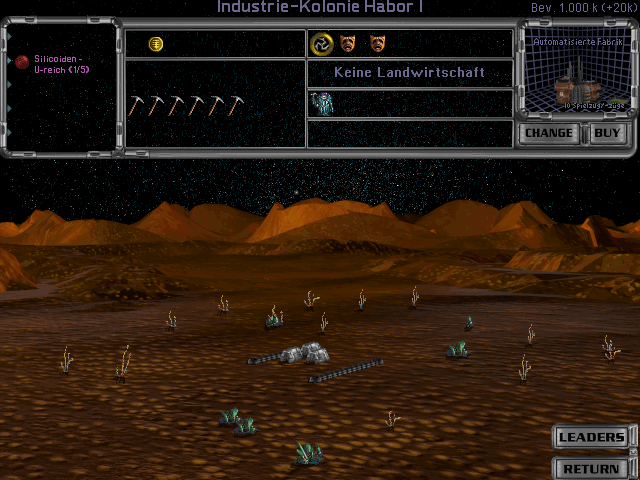
Task: Click the gold coin income icon
Action: tap(156, 44)
